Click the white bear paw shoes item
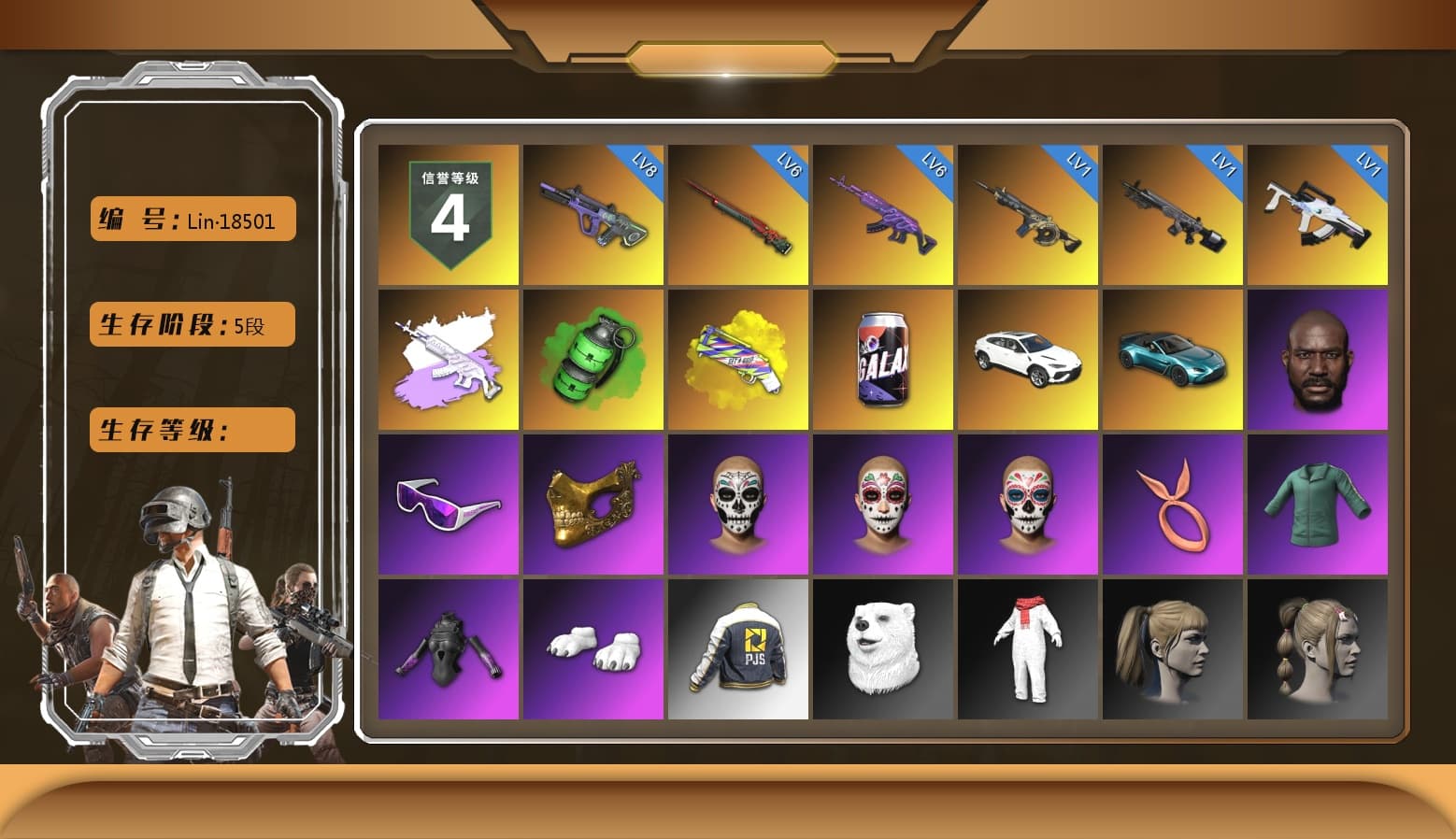 pos(592,649)
